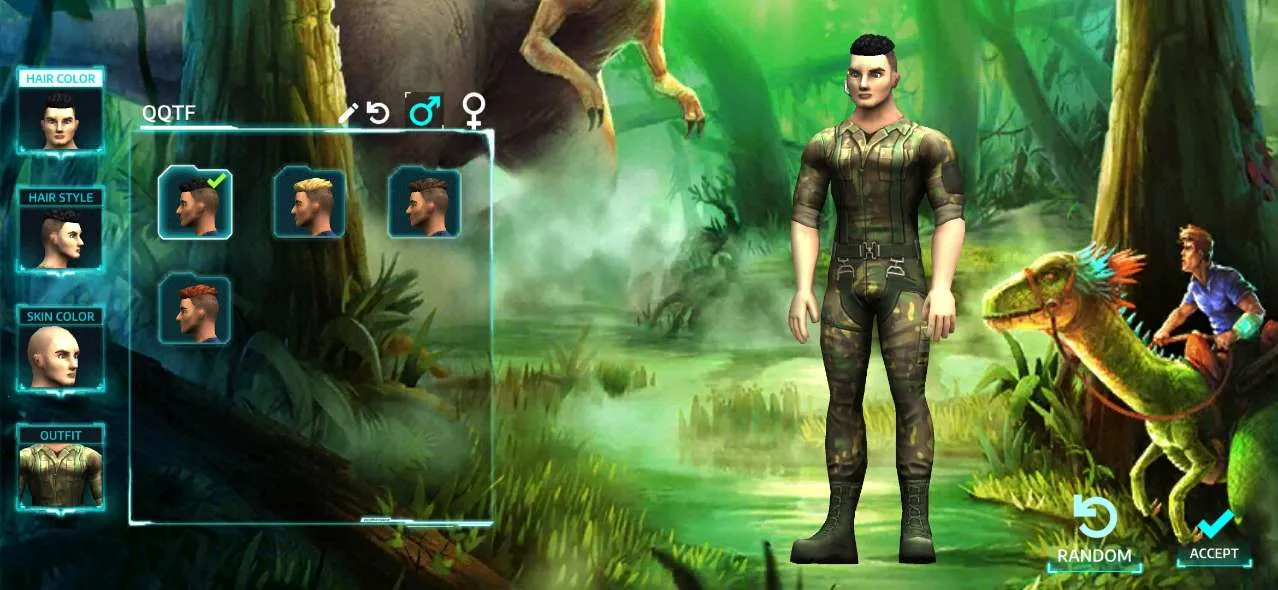Open the Skin Color category
The height and width of the screenshot is (590, 1278).
click(x=60, y=350)
